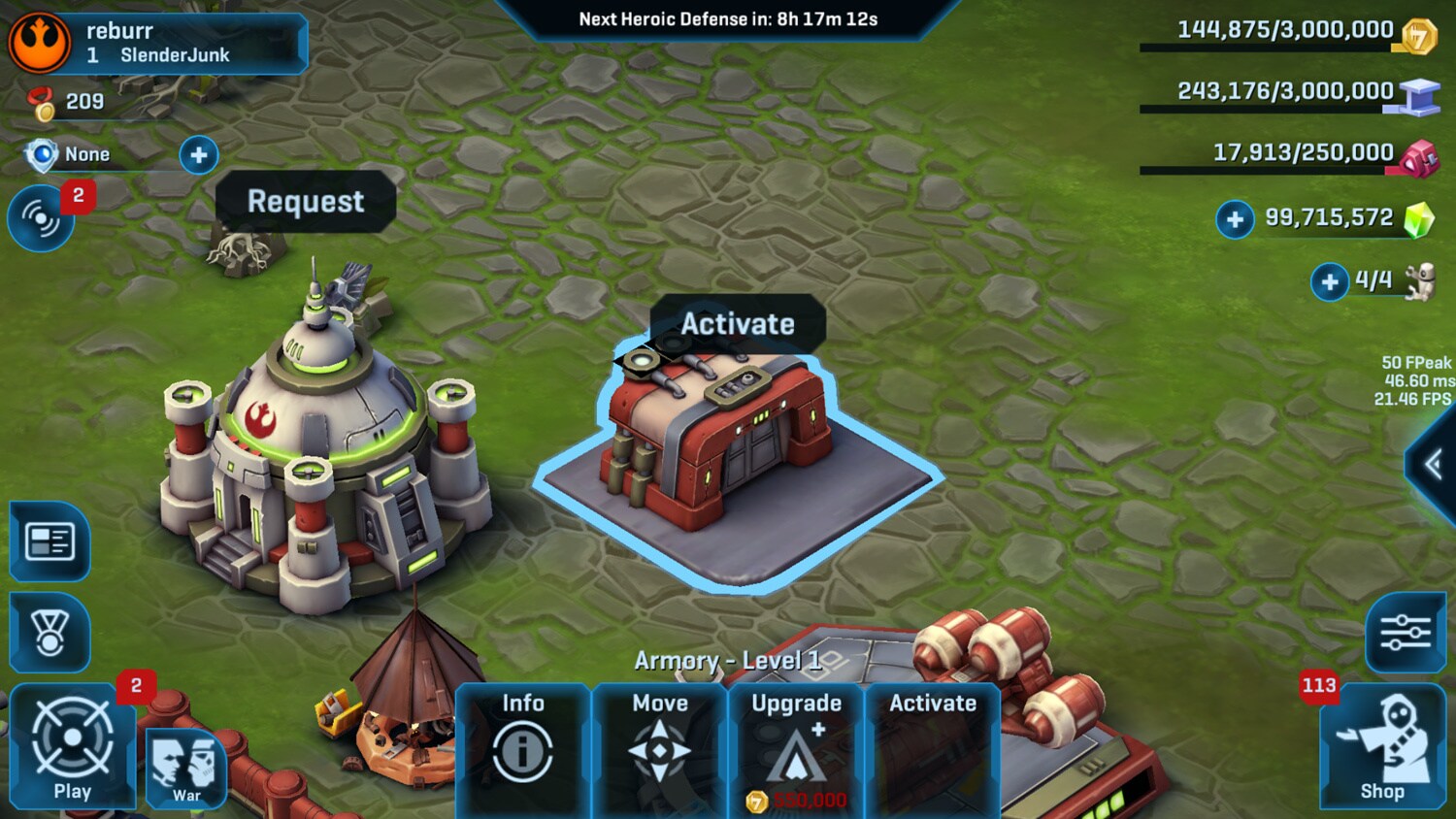Open the Armory Info panel

[522, 747]
